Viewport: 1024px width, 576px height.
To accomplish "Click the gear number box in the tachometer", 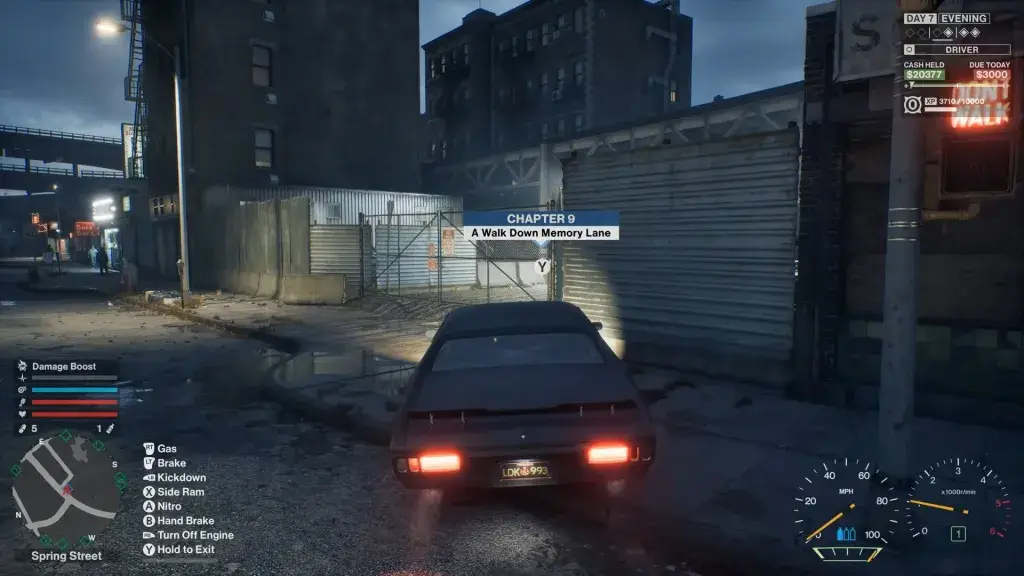I will (957, 534).
